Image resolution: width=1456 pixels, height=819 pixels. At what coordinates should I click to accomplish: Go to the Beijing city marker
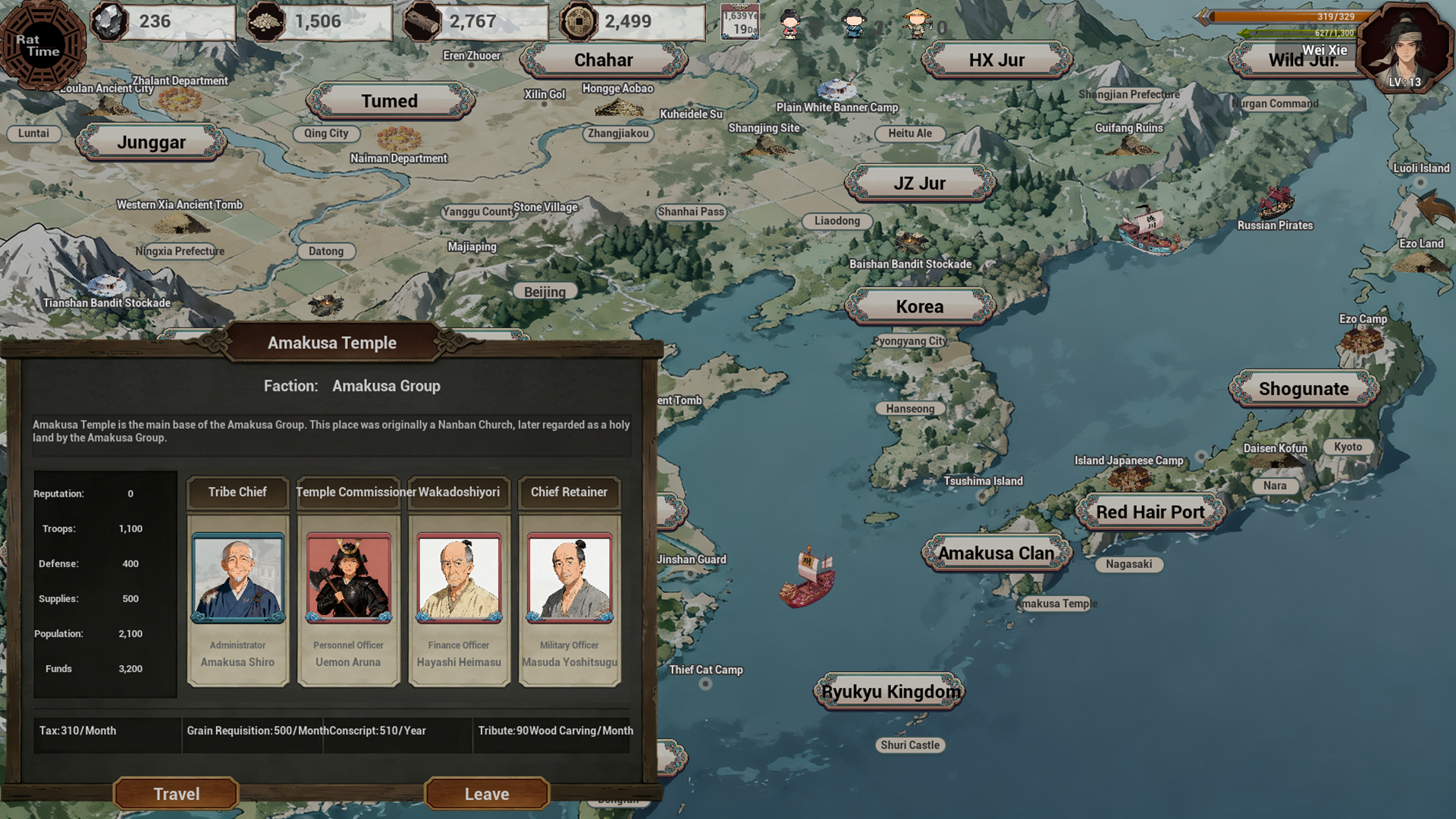[544, 292]
